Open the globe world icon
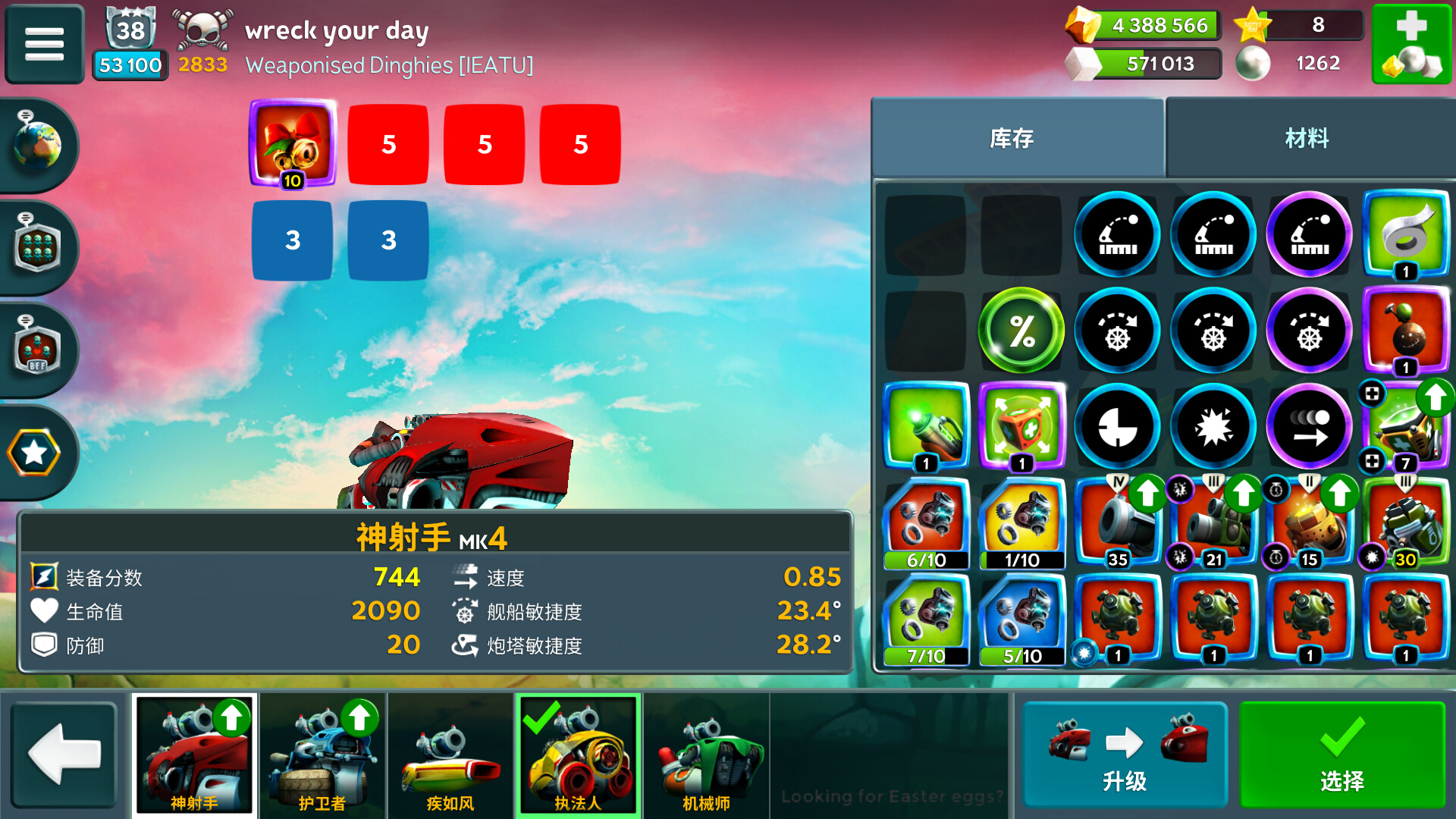 click(x=36, y=144)
